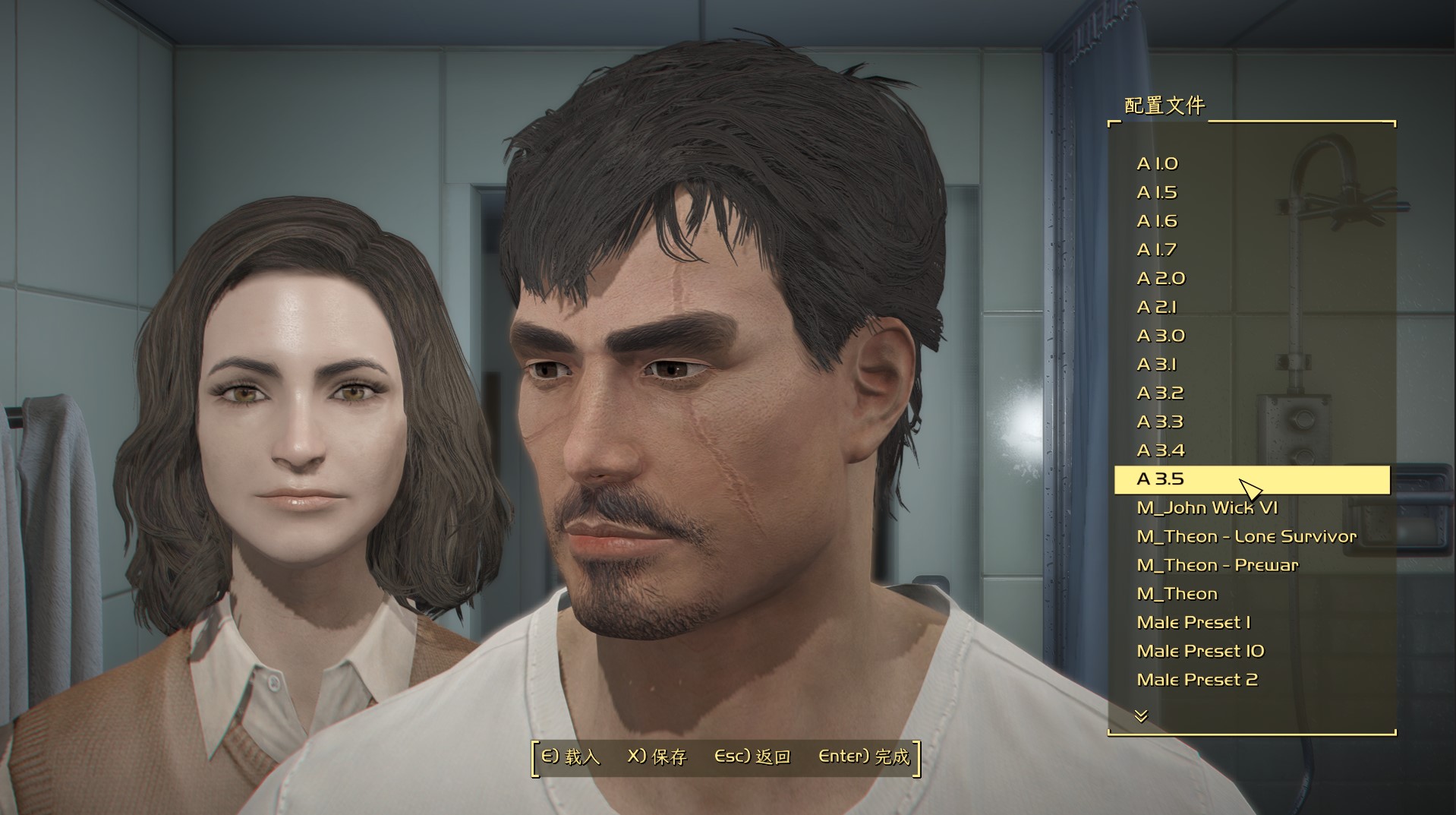Pick the A 3.4 preset entry

(x=1161, y=451)
